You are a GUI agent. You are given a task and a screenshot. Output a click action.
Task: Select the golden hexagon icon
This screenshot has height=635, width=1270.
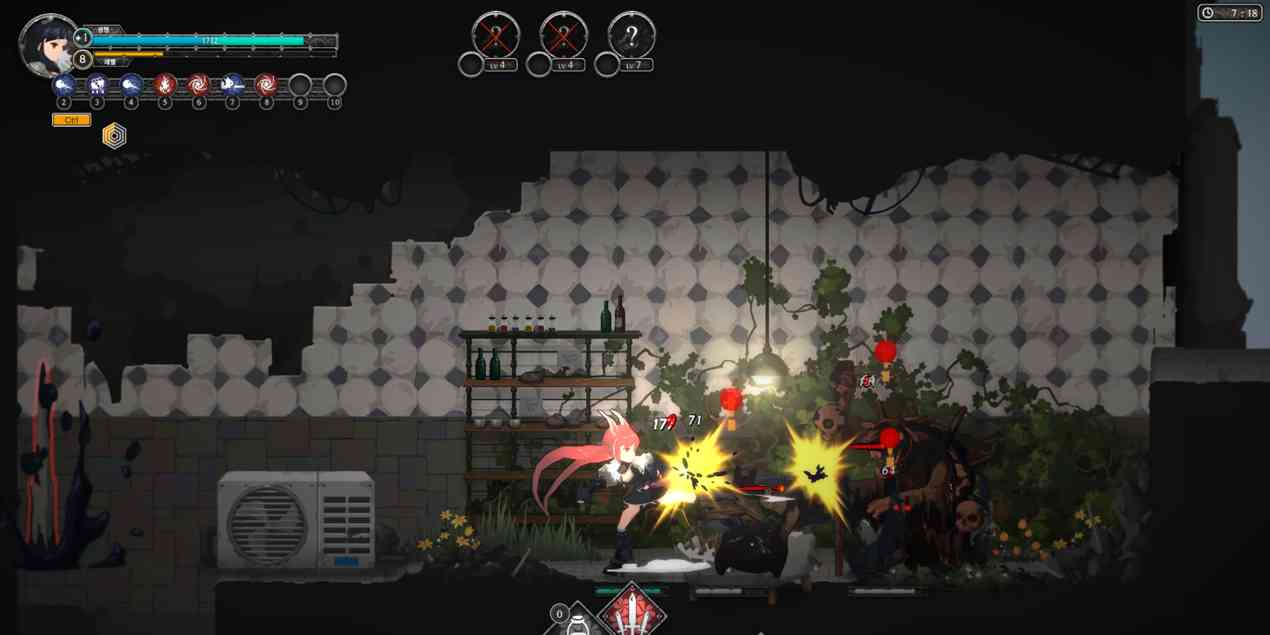115,136
